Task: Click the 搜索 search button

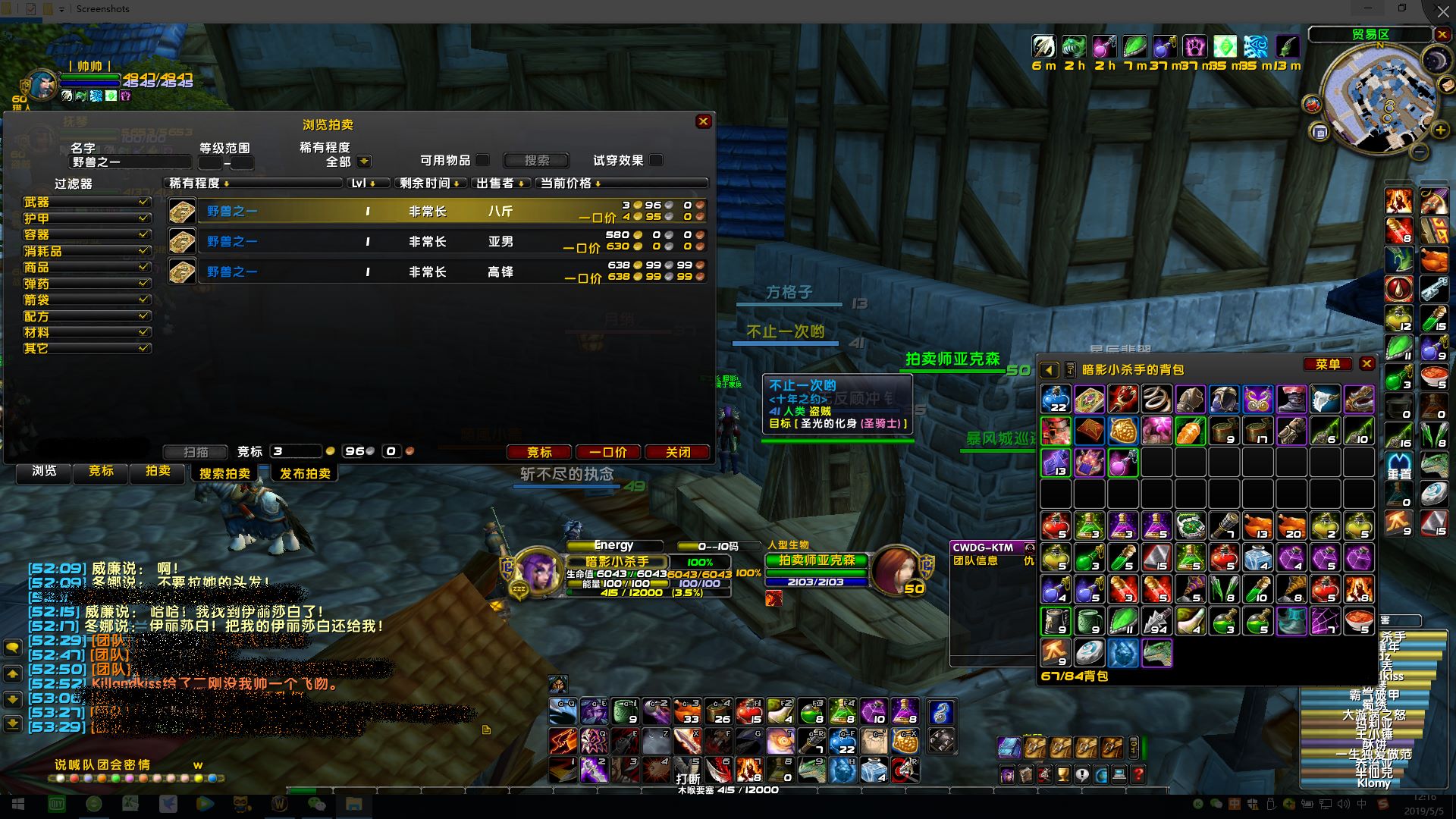Action: pyautogui.click(x=536, y=160)
